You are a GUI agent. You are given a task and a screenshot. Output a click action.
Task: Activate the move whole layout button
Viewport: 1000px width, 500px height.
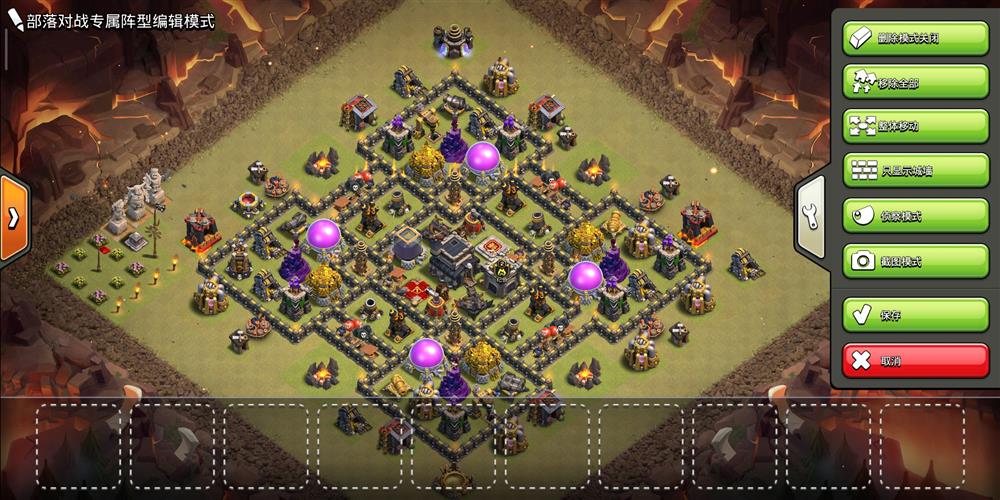[x=901, y=126]
